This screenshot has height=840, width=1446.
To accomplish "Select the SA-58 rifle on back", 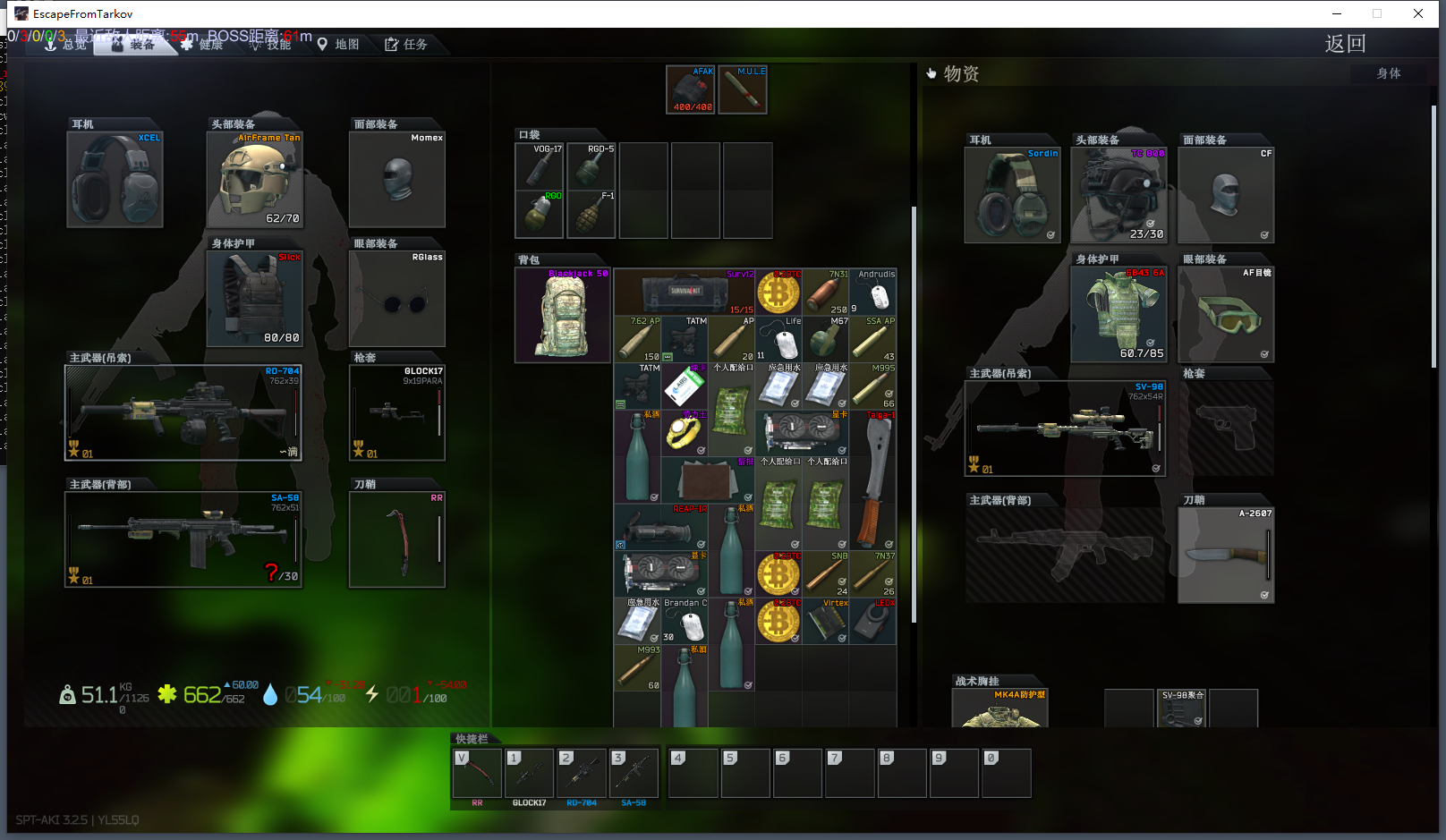I will 183,539.
